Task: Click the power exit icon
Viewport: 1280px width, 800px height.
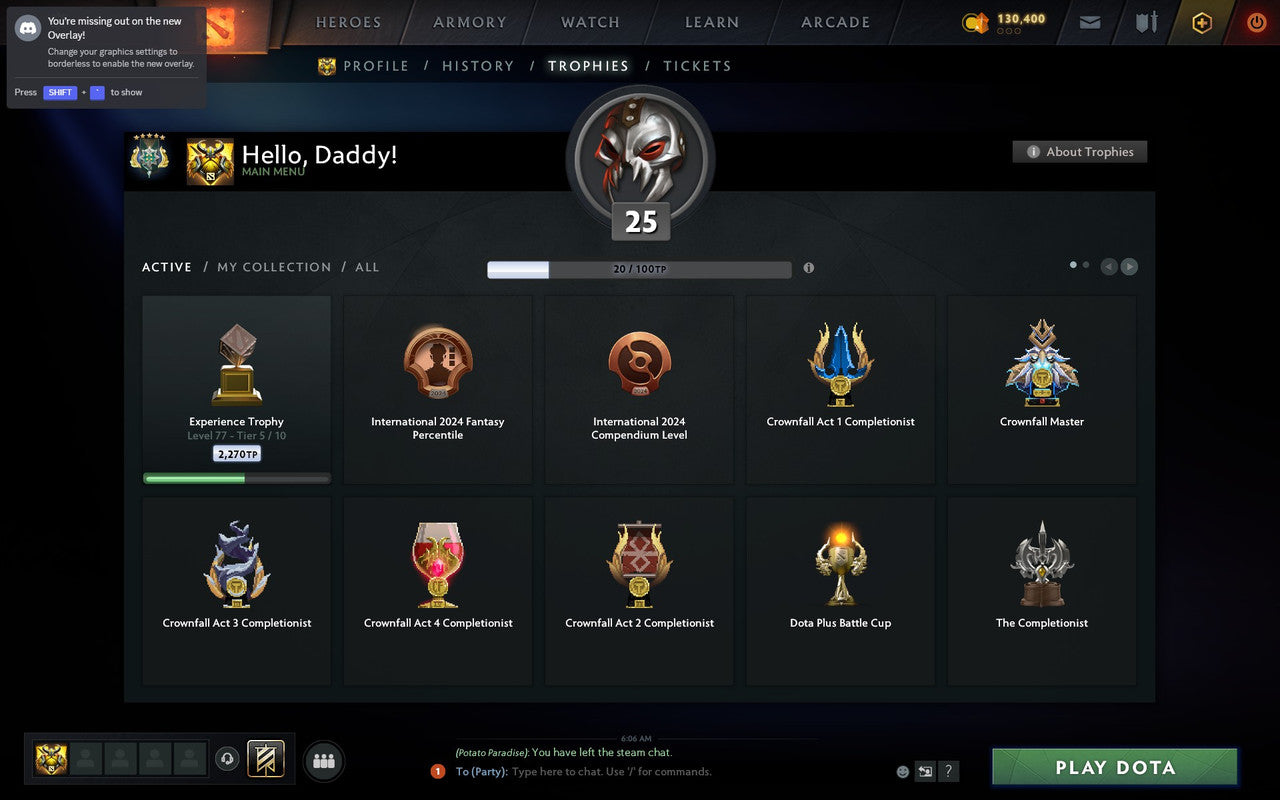Action: point(1256,22)
